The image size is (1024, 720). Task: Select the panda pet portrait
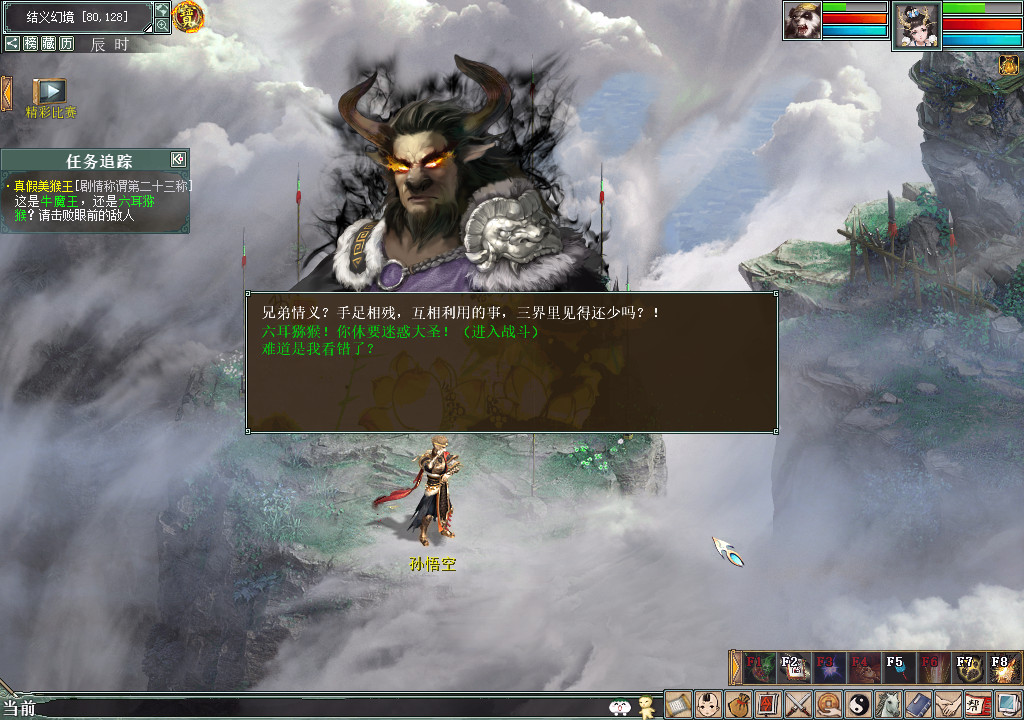coord(802,20)
